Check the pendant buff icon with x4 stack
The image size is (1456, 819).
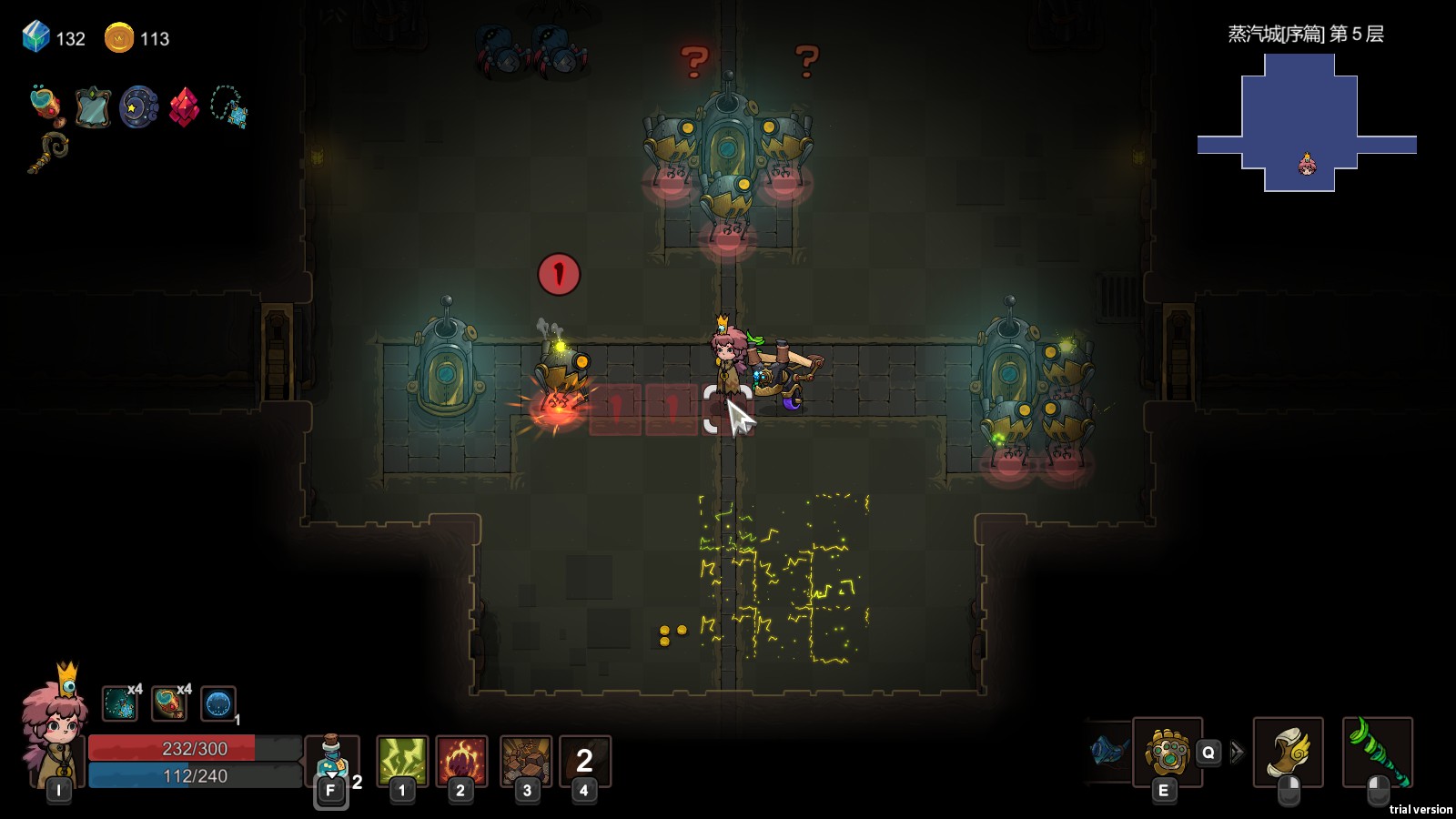tap(119, 703)
